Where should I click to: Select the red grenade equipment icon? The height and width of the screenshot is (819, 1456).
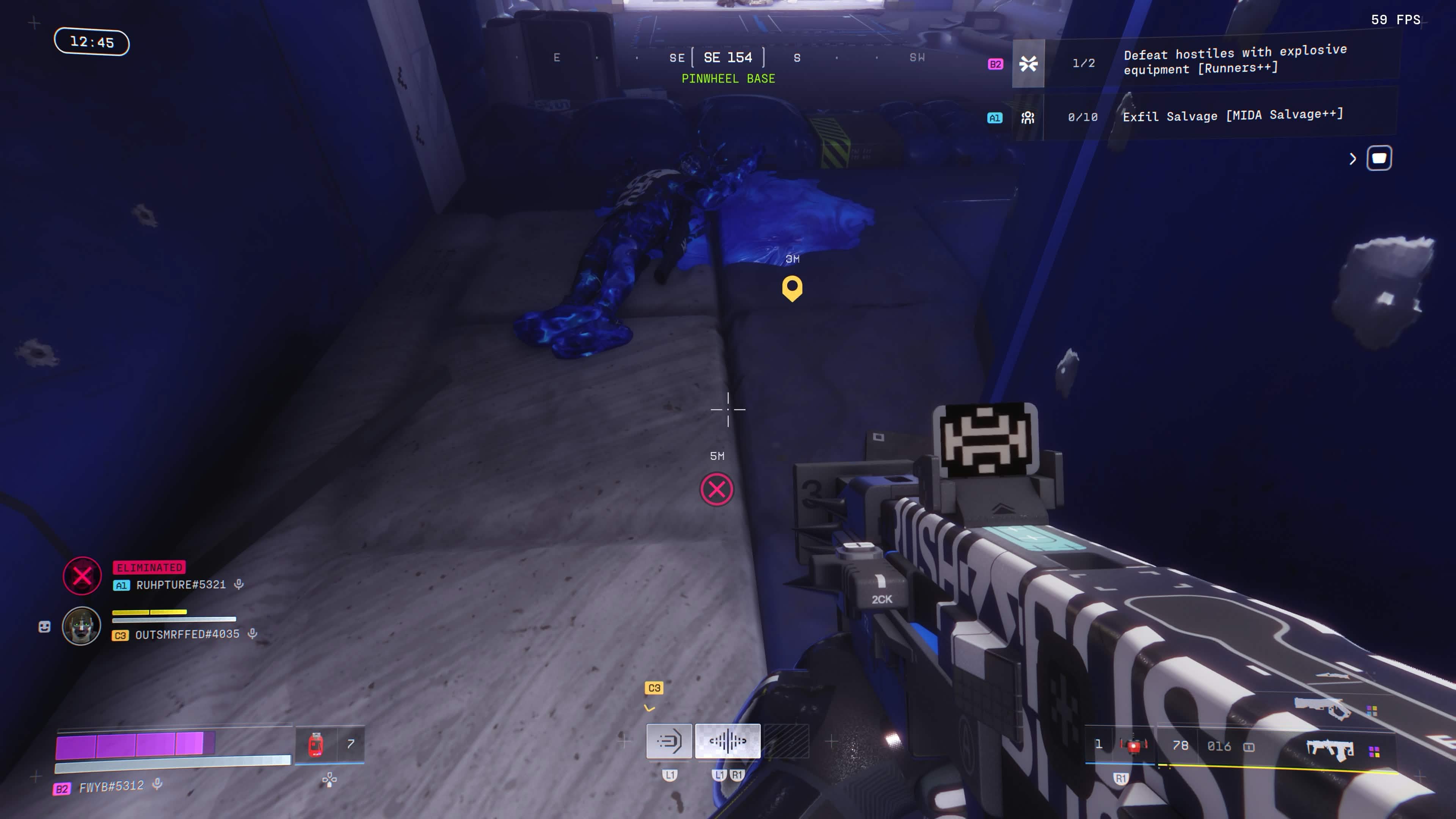pos(1133,746)
